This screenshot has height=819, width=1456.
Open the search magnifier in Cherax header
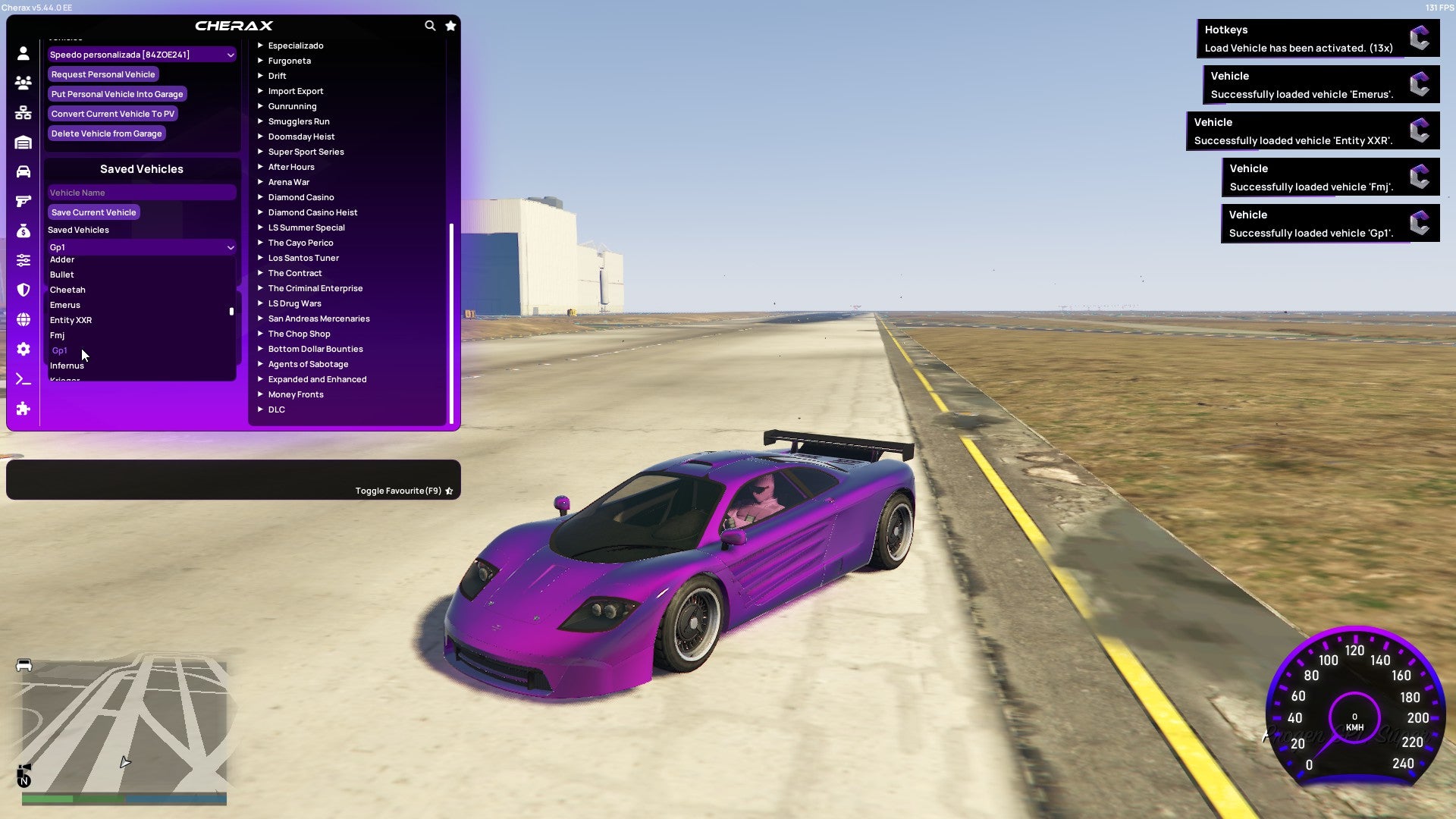point(430,25)
